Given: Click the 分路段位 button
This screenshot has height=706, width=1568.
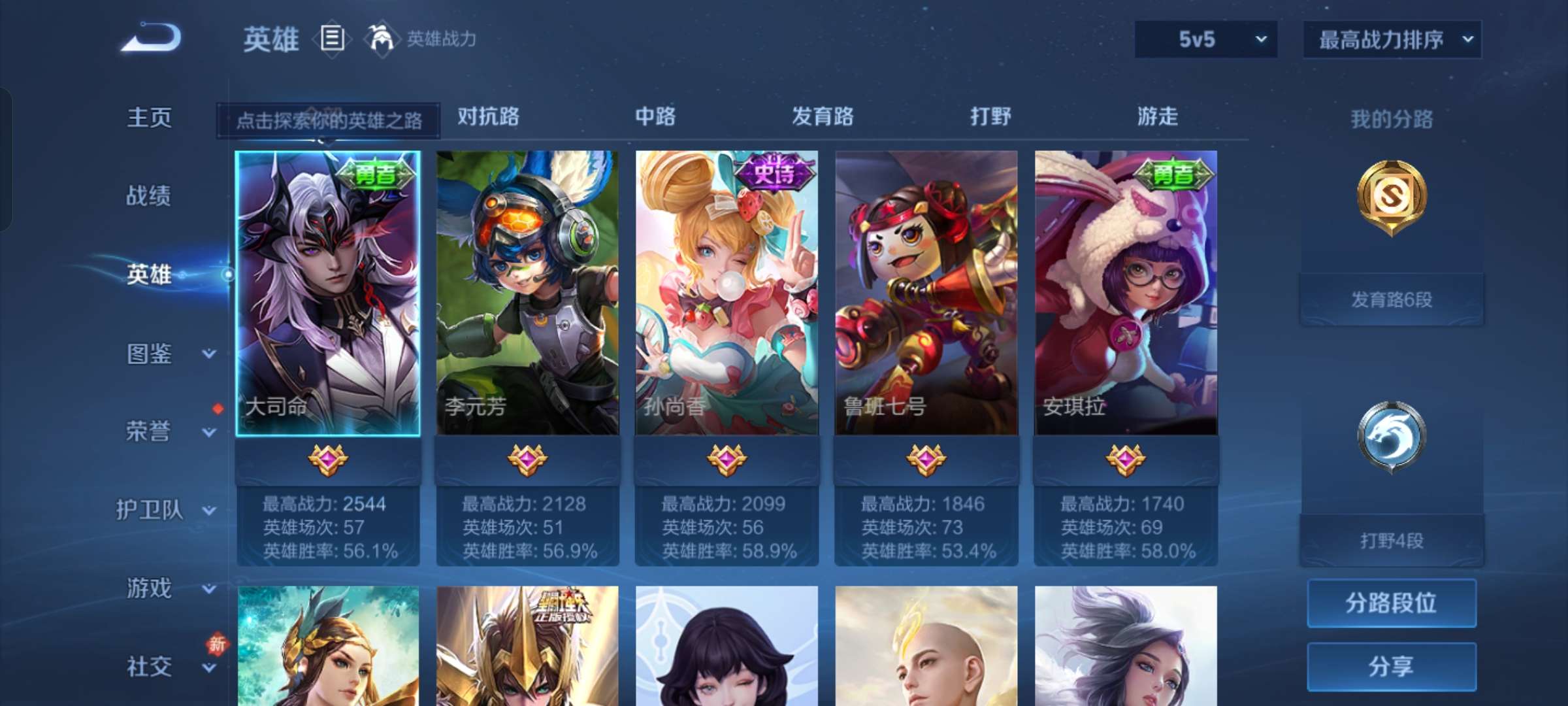Looking at the screenshot, I should pos(1391,603).
